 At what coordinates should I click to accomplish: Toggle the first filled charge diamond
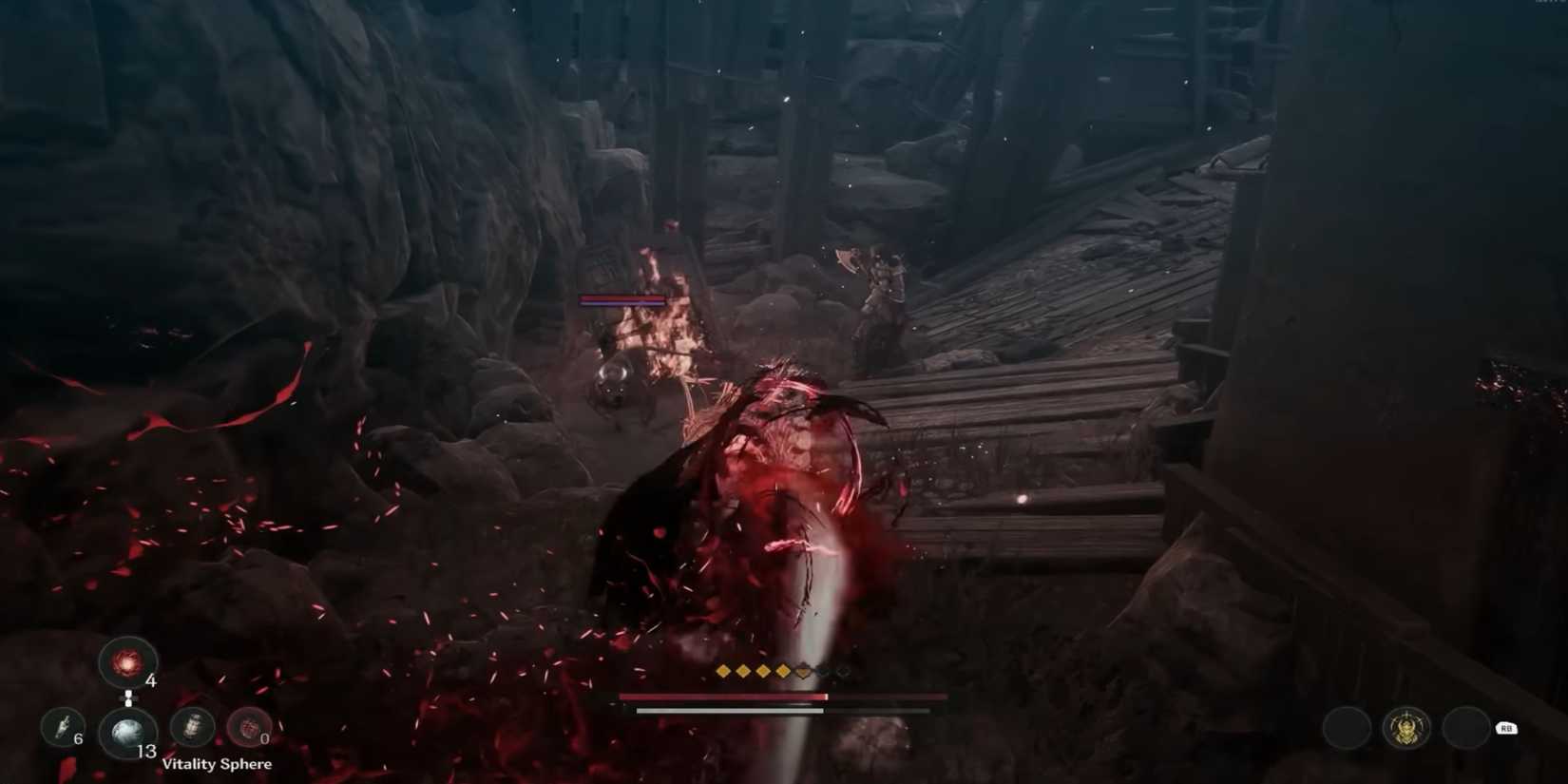coord(723,670)
